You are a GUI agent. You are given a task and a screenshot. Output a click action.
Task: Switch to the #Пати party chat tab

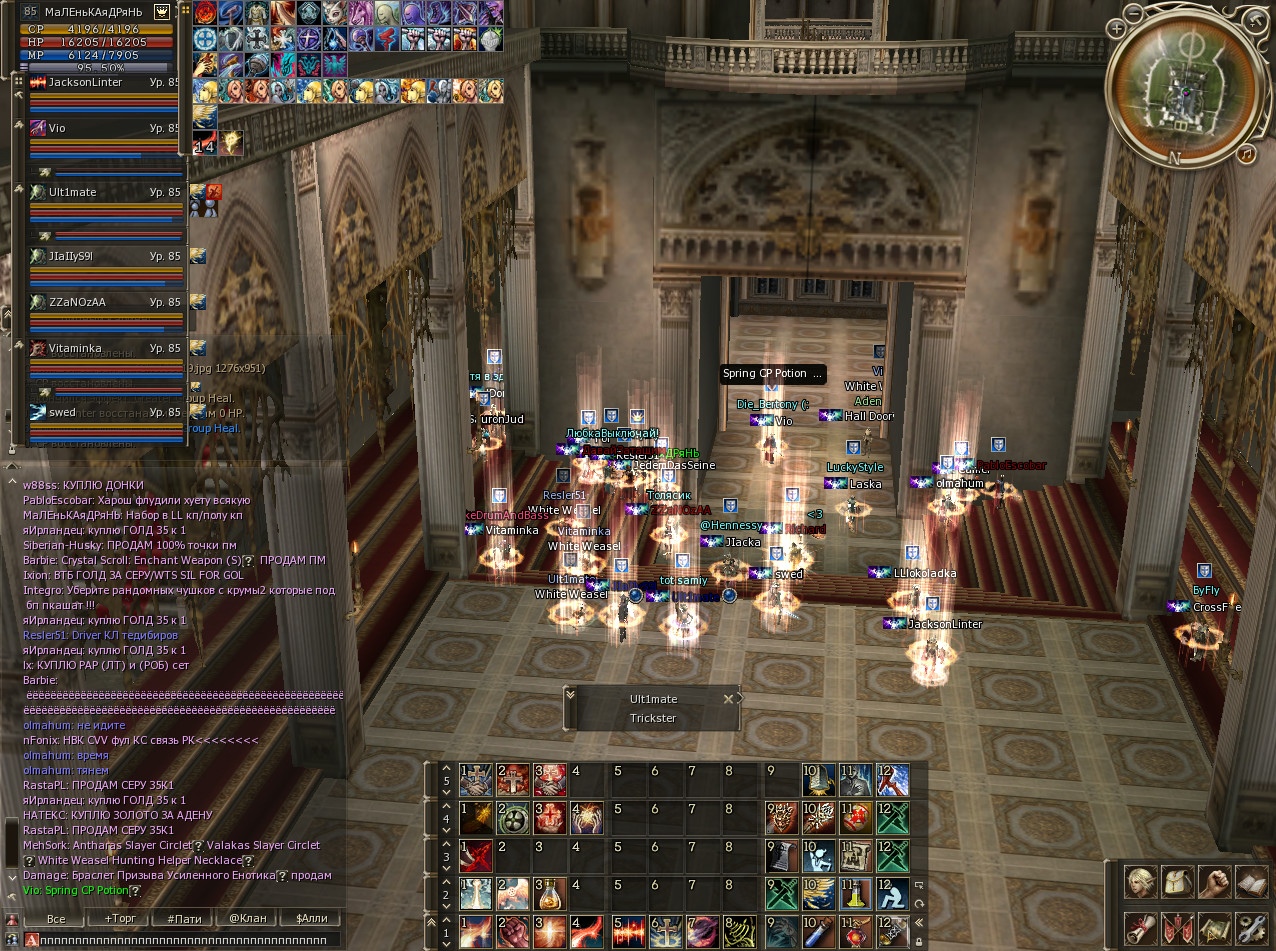tap(185, 918)
